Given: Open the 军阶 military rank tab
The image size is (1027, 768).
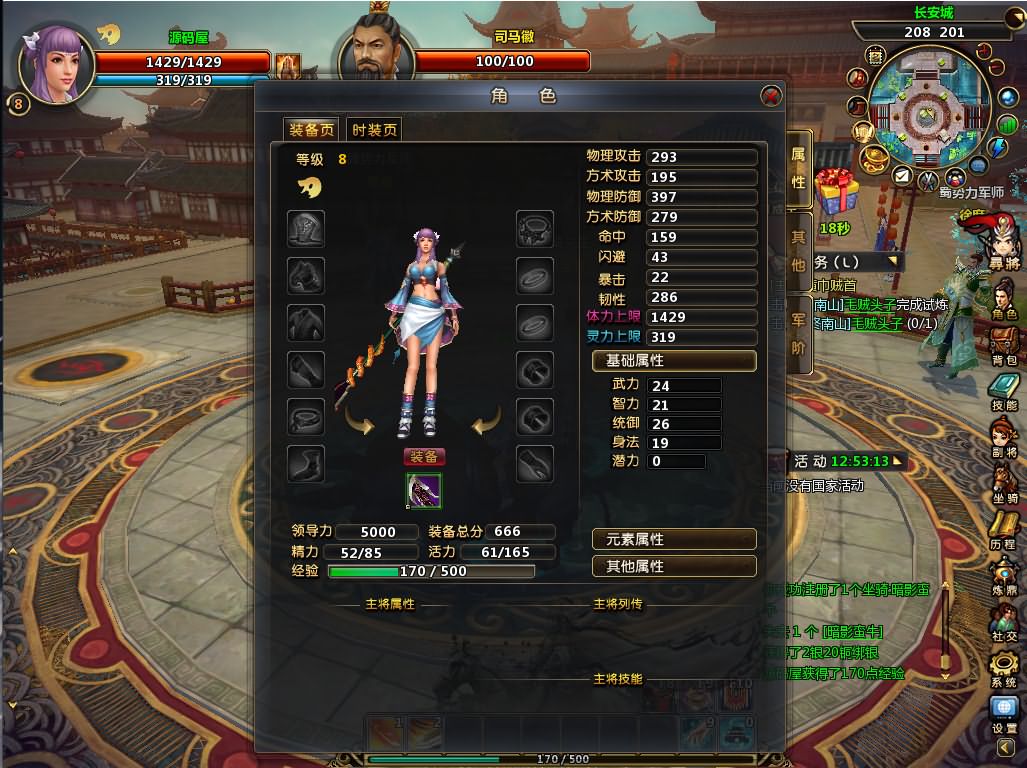Looking at the screenshot, I should tap(798, 333).
